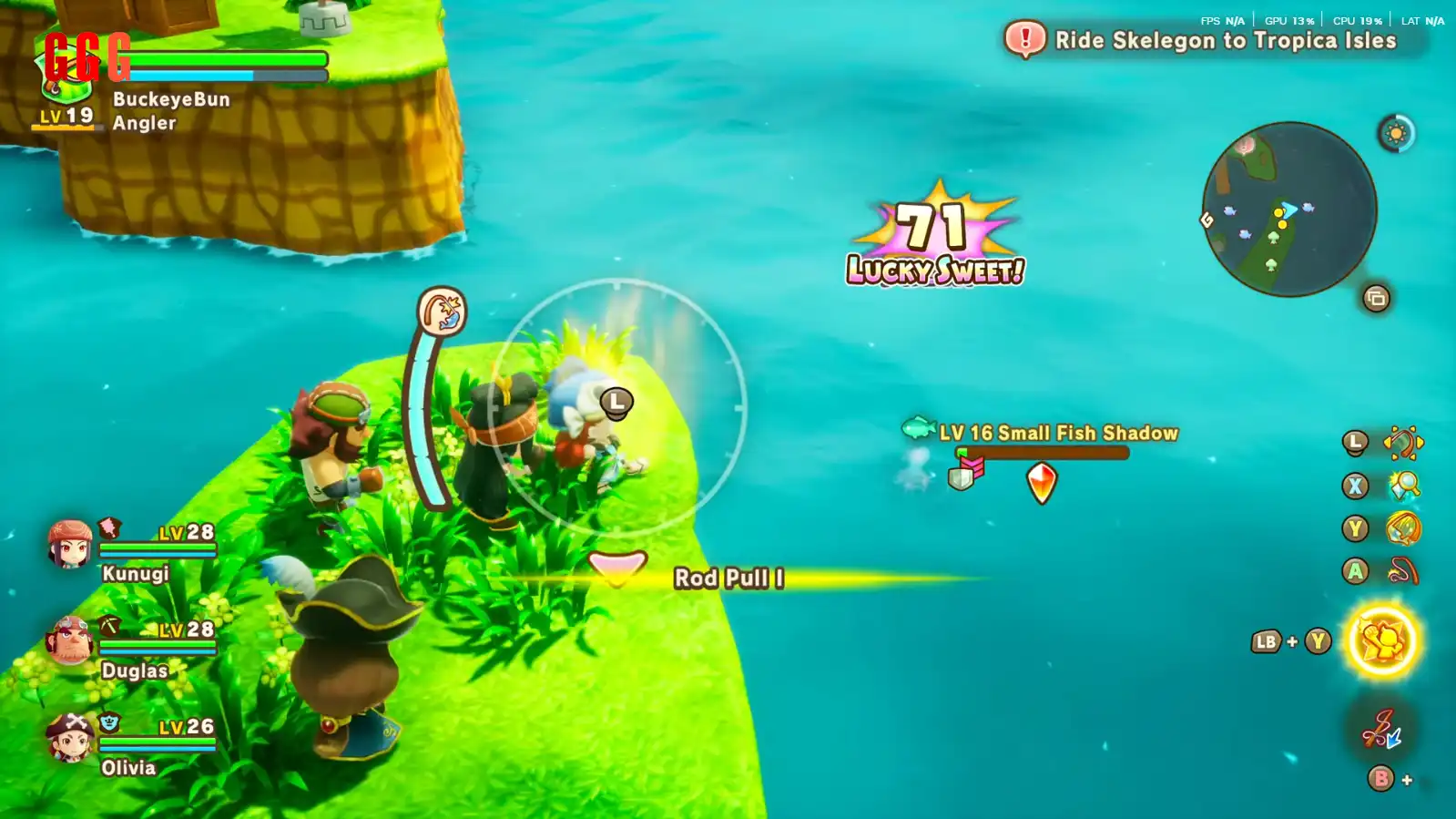Screen dimensions: 1456x819
Task: Select the LV 16 Small Fish Shadow target label
Action: pos(1058,433)
